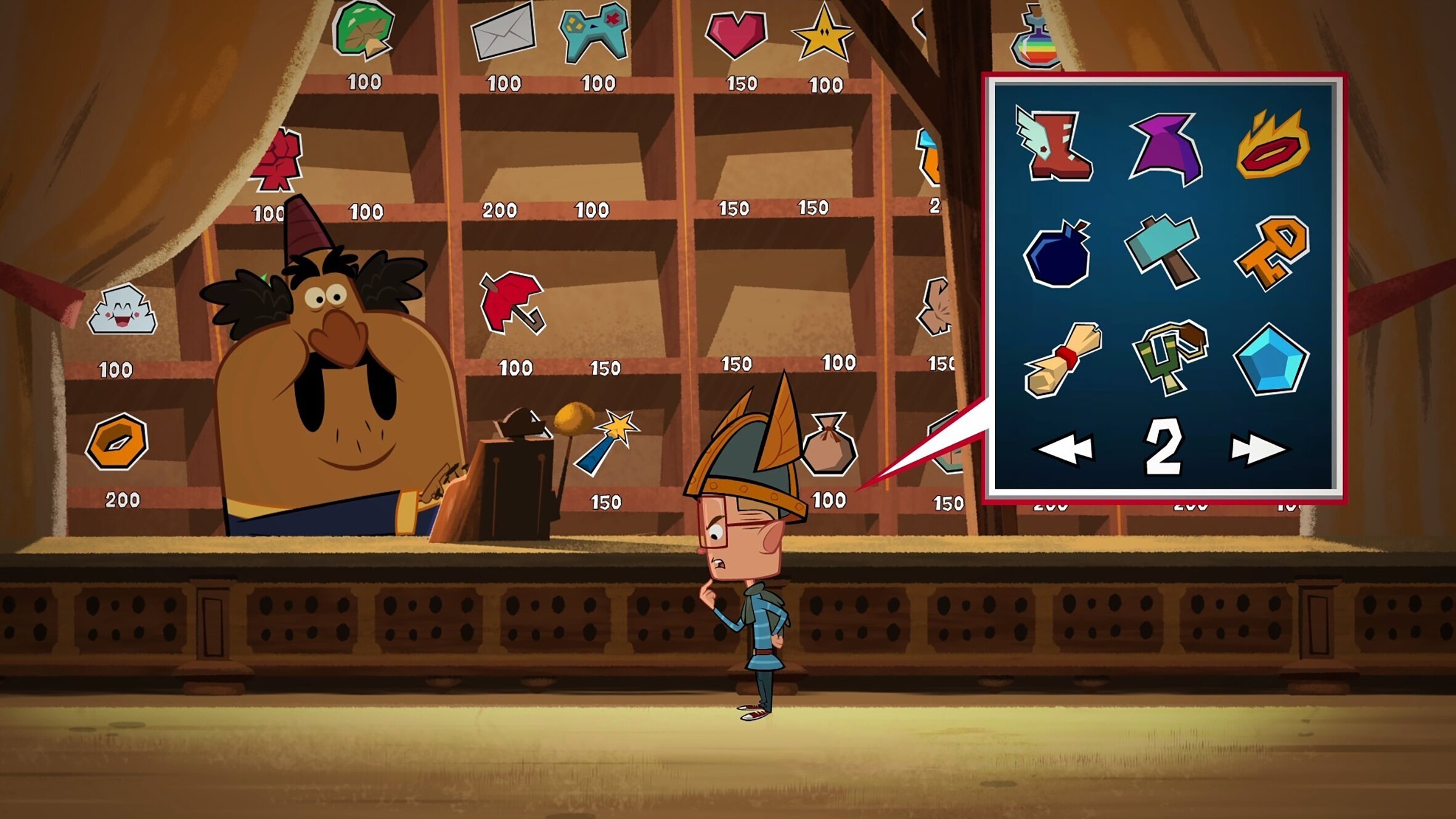Advance to the next inventory page

[1258, 448]
